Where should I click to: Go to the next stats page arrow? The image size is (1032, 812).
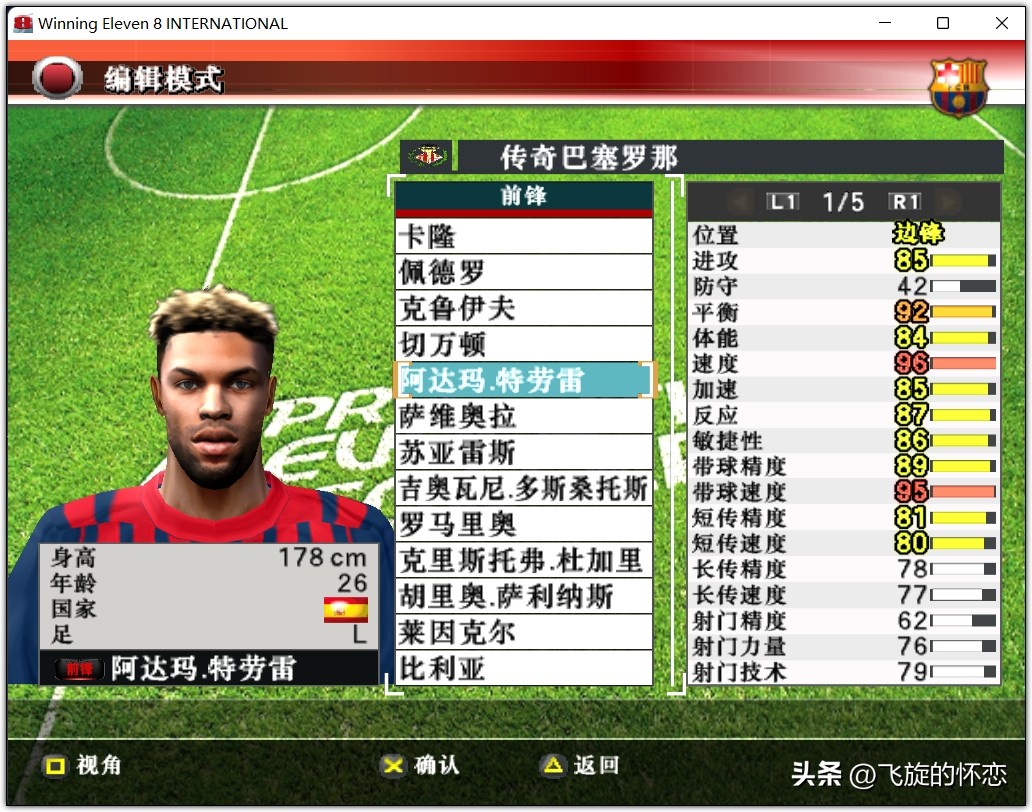[947, 202]
